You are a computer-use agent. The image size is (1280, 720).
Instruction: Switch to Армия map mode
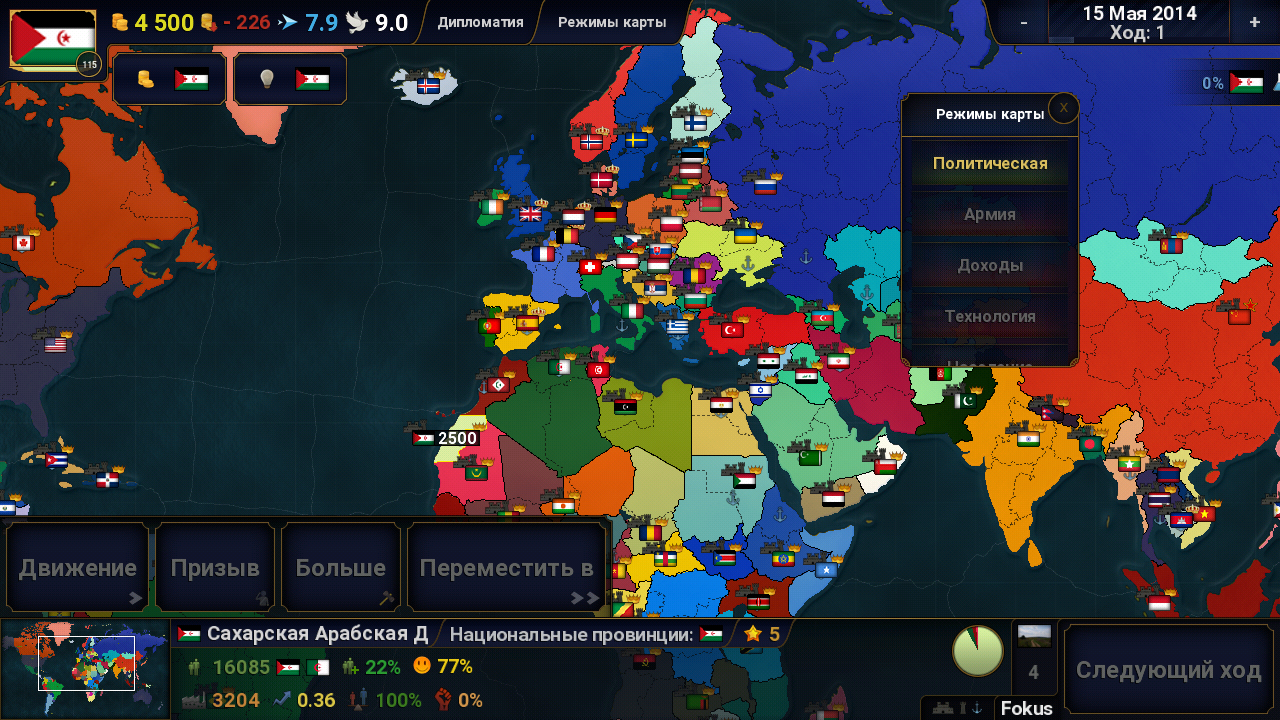989,214
